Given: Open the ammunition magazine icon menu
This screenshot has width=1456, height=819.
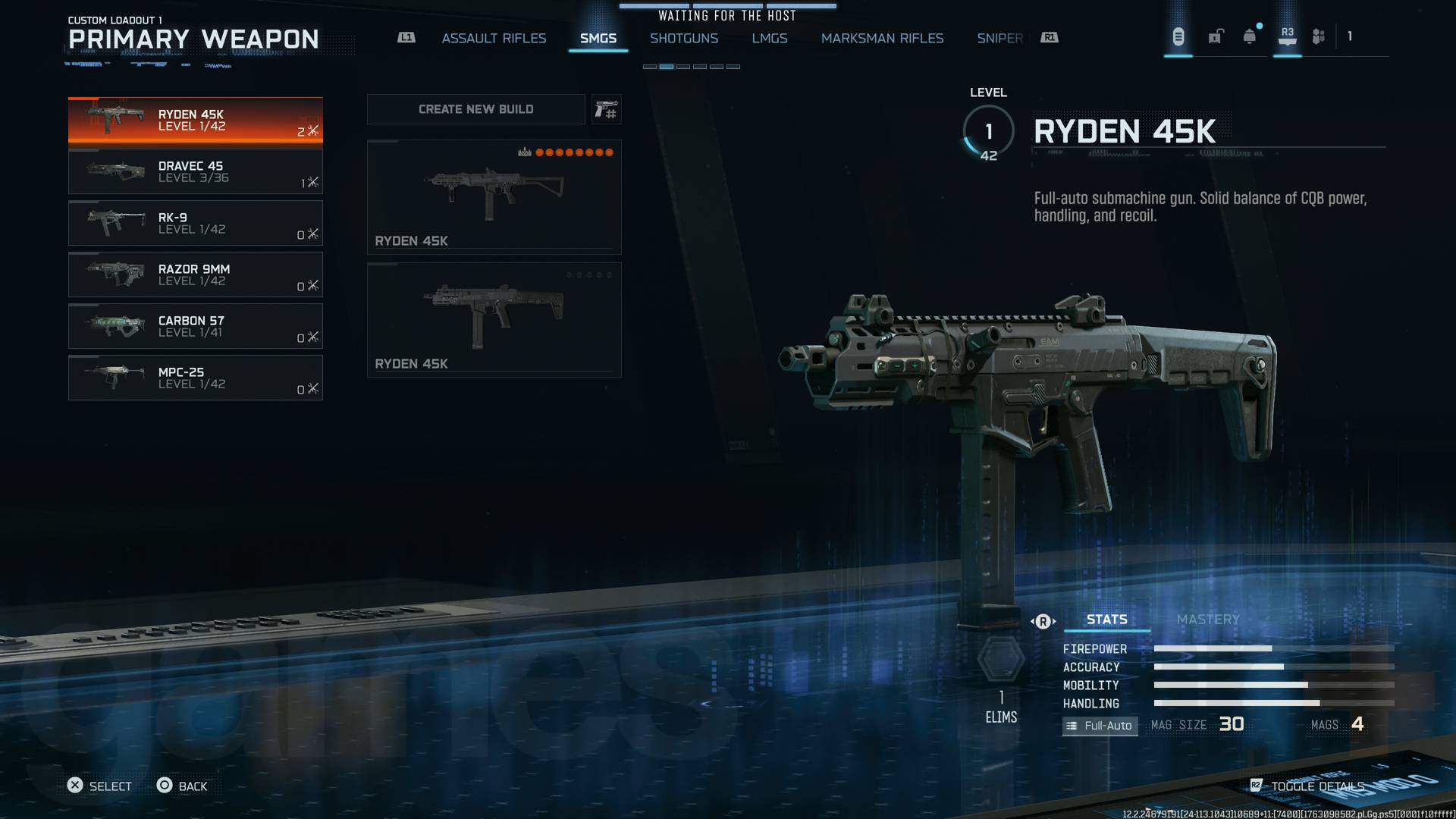Looking at the screenshot, I should [x=1178, y=36].
